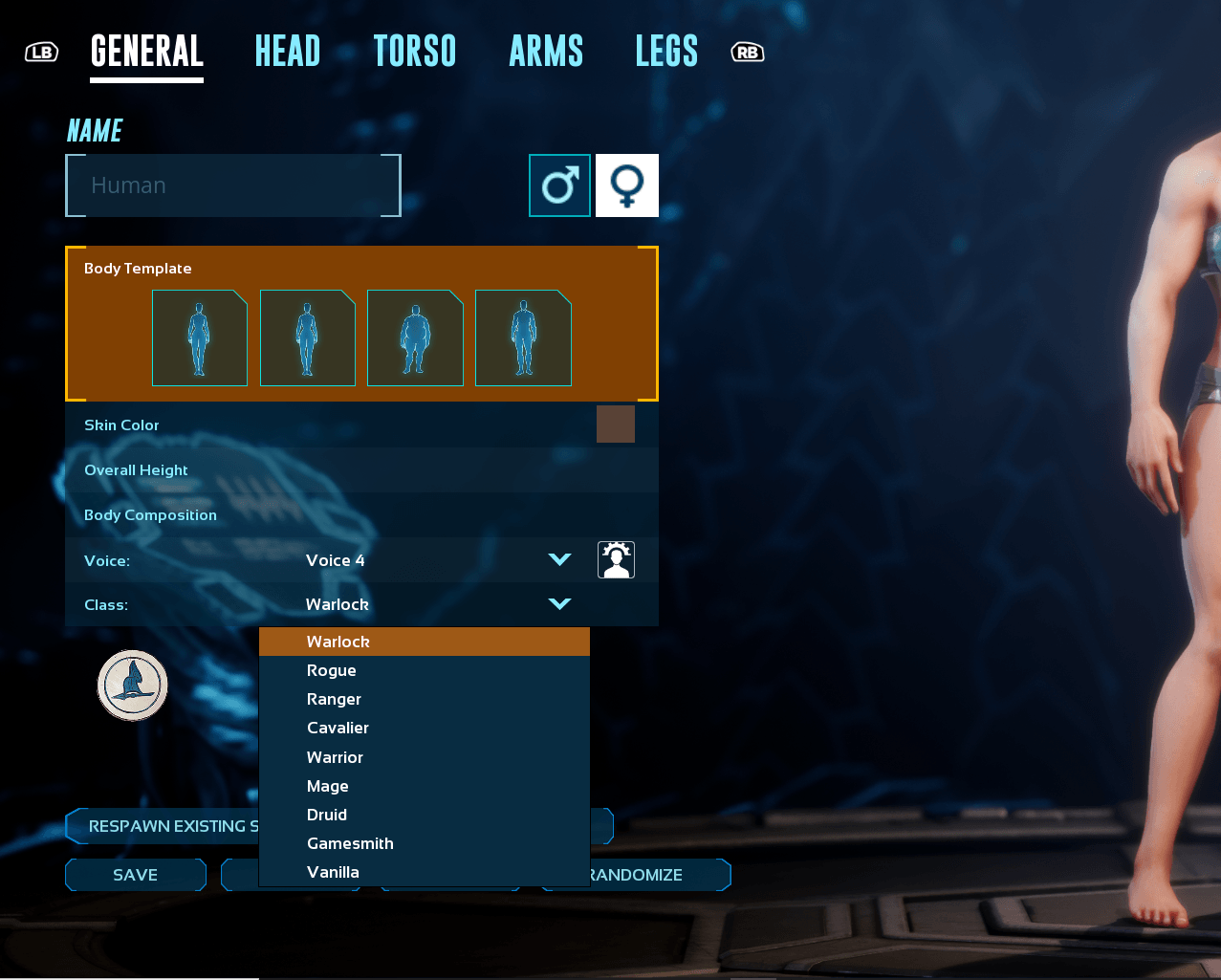Select Cavalier in the class dropdown
The image size is (1221, 980).
pyautogui.click(x=338, y=729)
